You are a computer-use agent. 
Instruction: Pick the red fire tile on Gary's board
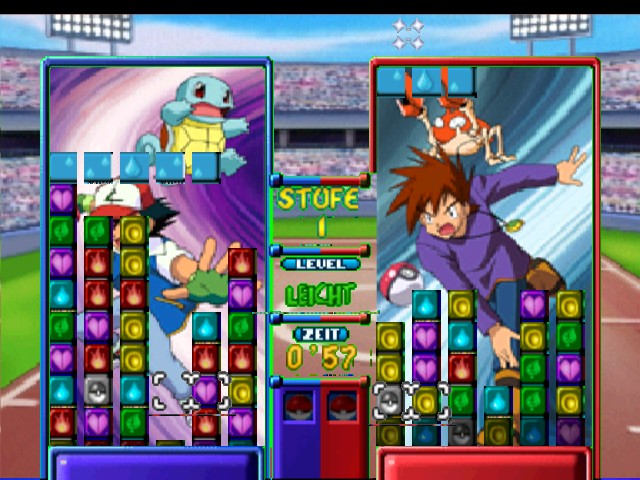point(461,368)
